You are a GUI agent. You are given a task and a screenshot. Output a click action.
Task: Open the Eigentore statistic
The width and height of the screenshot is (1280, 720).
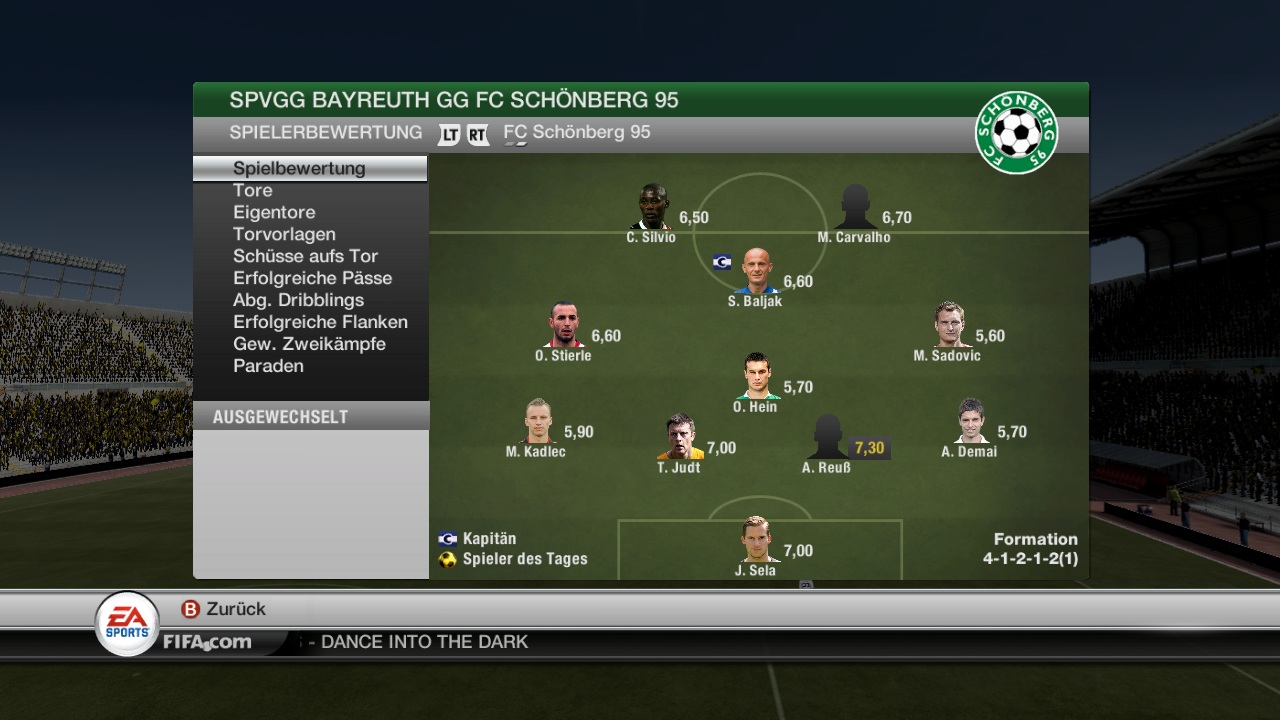(274, 212)
